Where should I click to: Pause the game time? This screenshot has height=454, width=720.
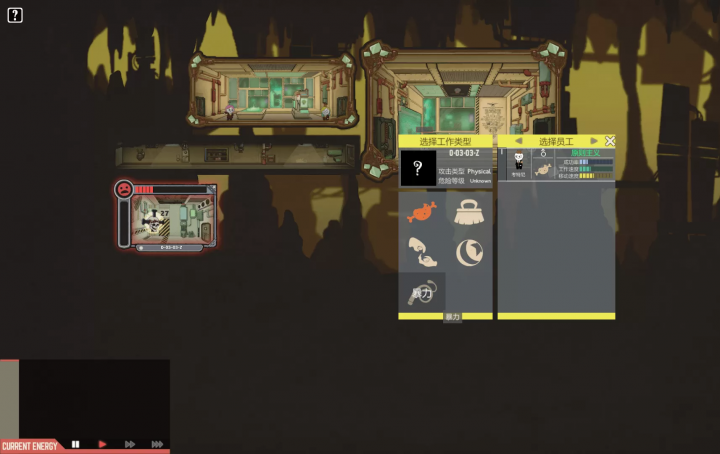coord(75,444)
